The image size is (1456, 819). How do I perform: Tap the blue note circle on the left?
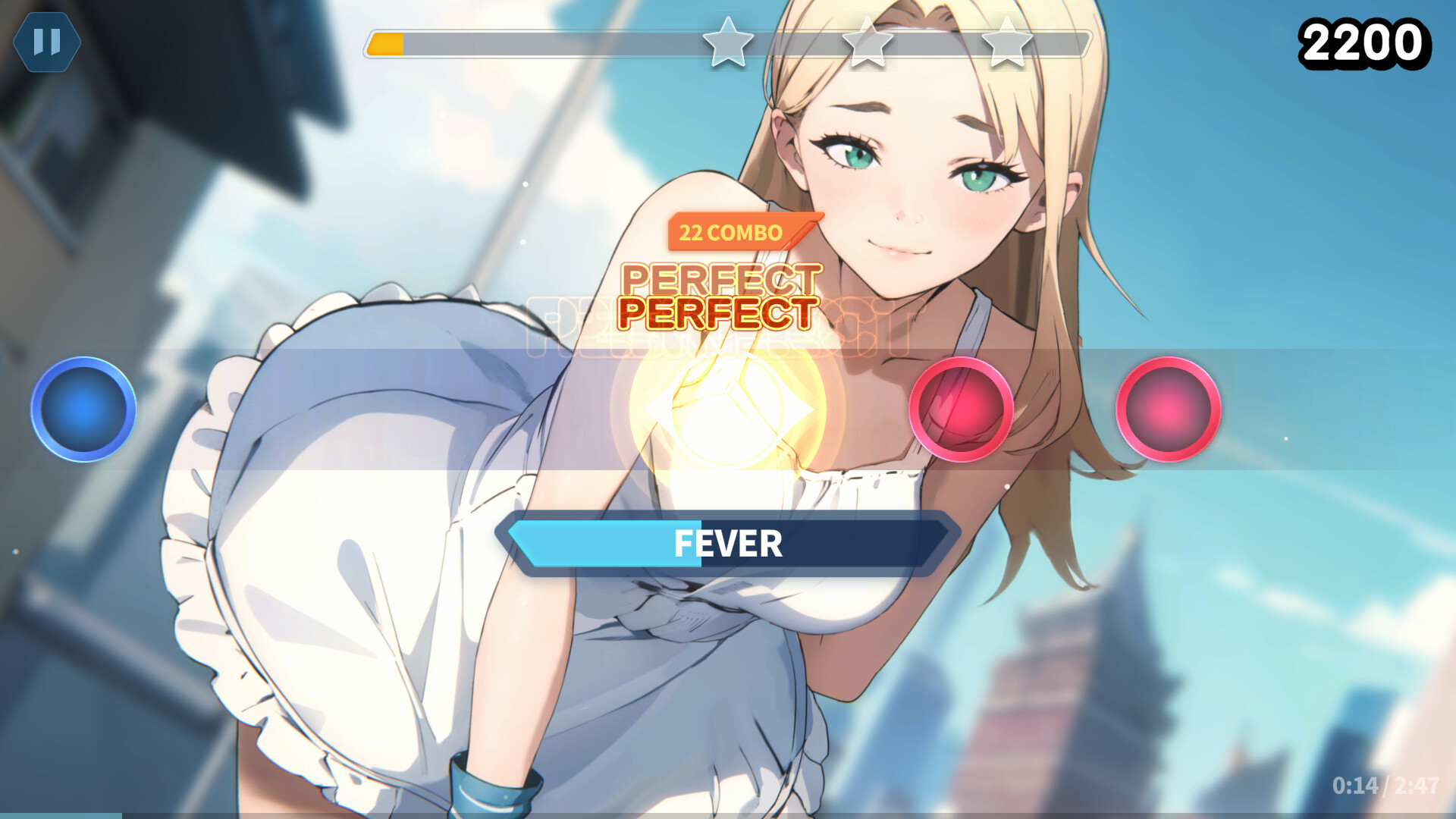[x=83, y=409]
